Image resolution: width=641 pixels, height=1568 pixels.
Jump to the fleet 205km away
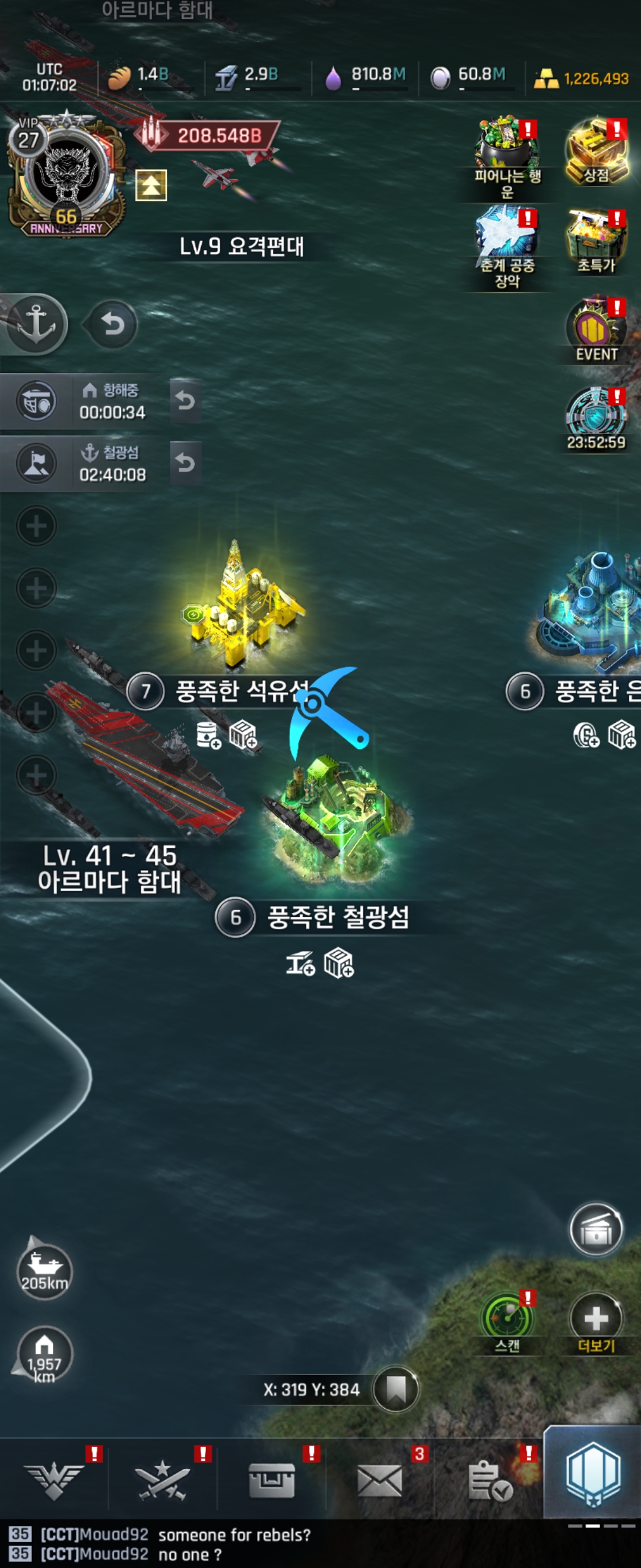click(x=45, y=1272)
